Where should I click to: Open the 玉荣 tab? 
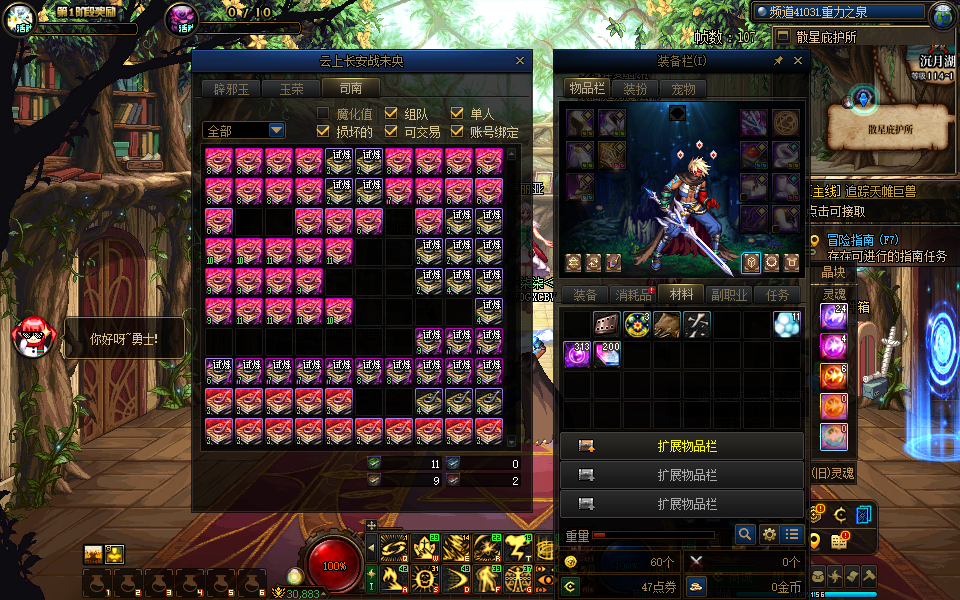click(x=291, y=88)
